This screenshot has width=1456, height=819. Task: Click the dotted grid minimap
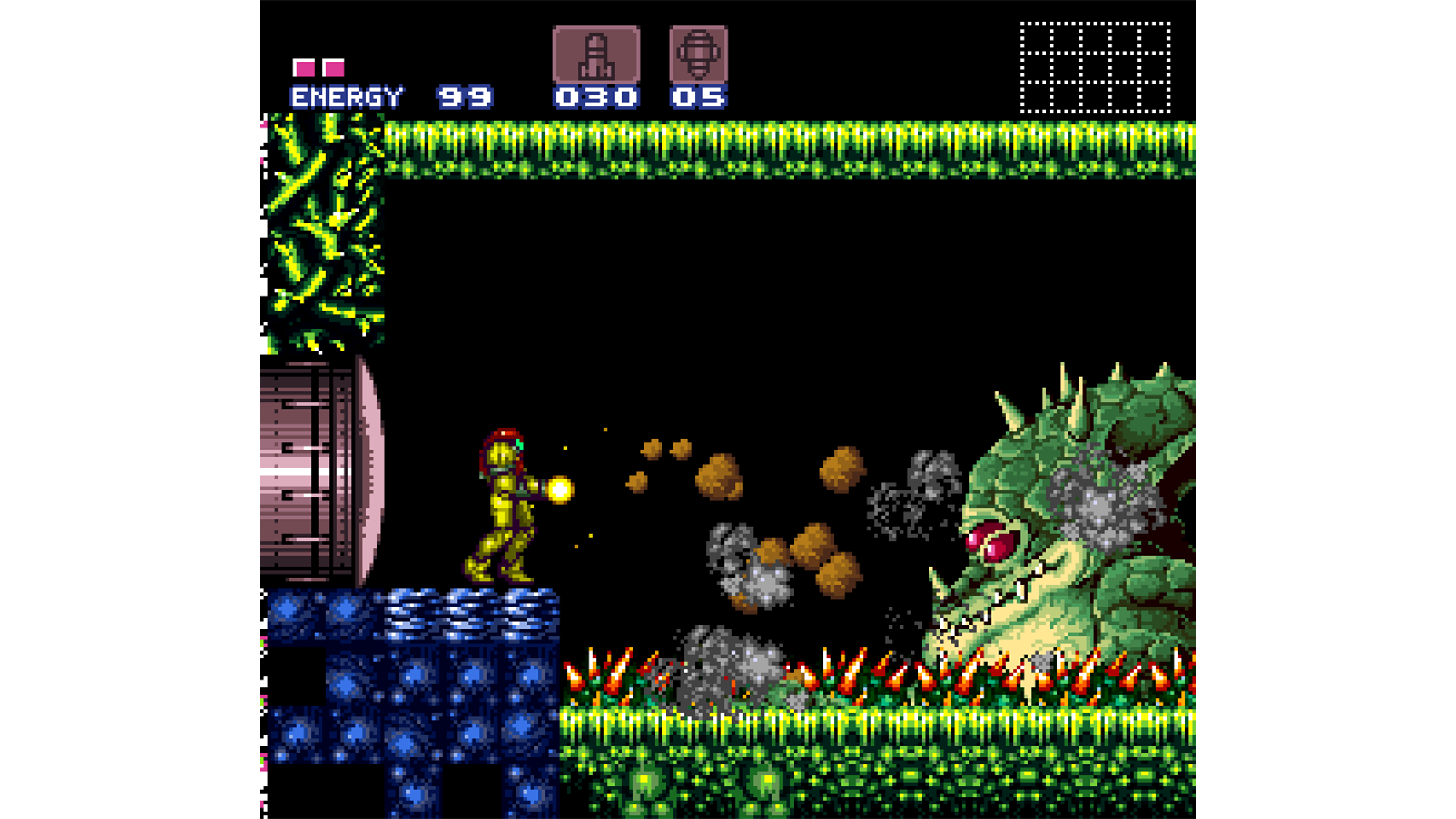pyautogui.click(x=1095, y=67)
